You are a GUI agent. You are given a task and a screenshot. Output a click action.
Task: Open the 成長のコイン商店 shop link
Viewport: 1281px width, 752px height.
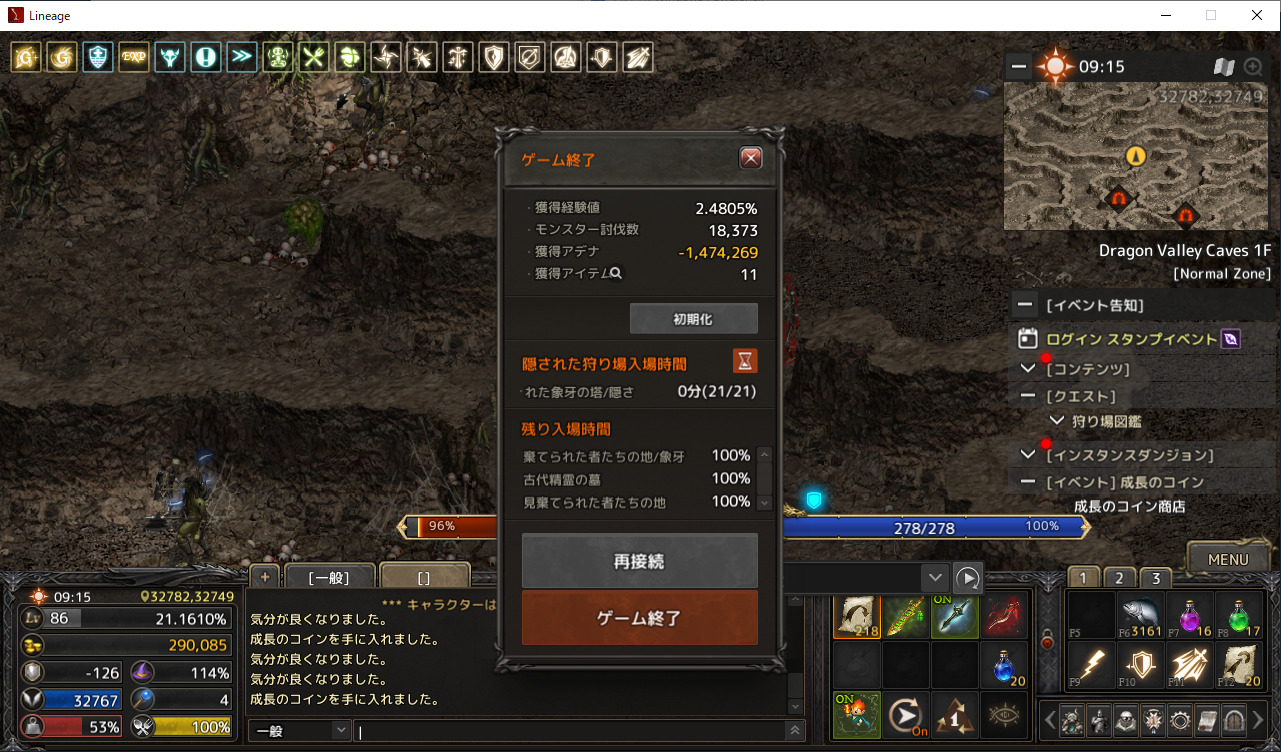click(x=1129, y=506)
